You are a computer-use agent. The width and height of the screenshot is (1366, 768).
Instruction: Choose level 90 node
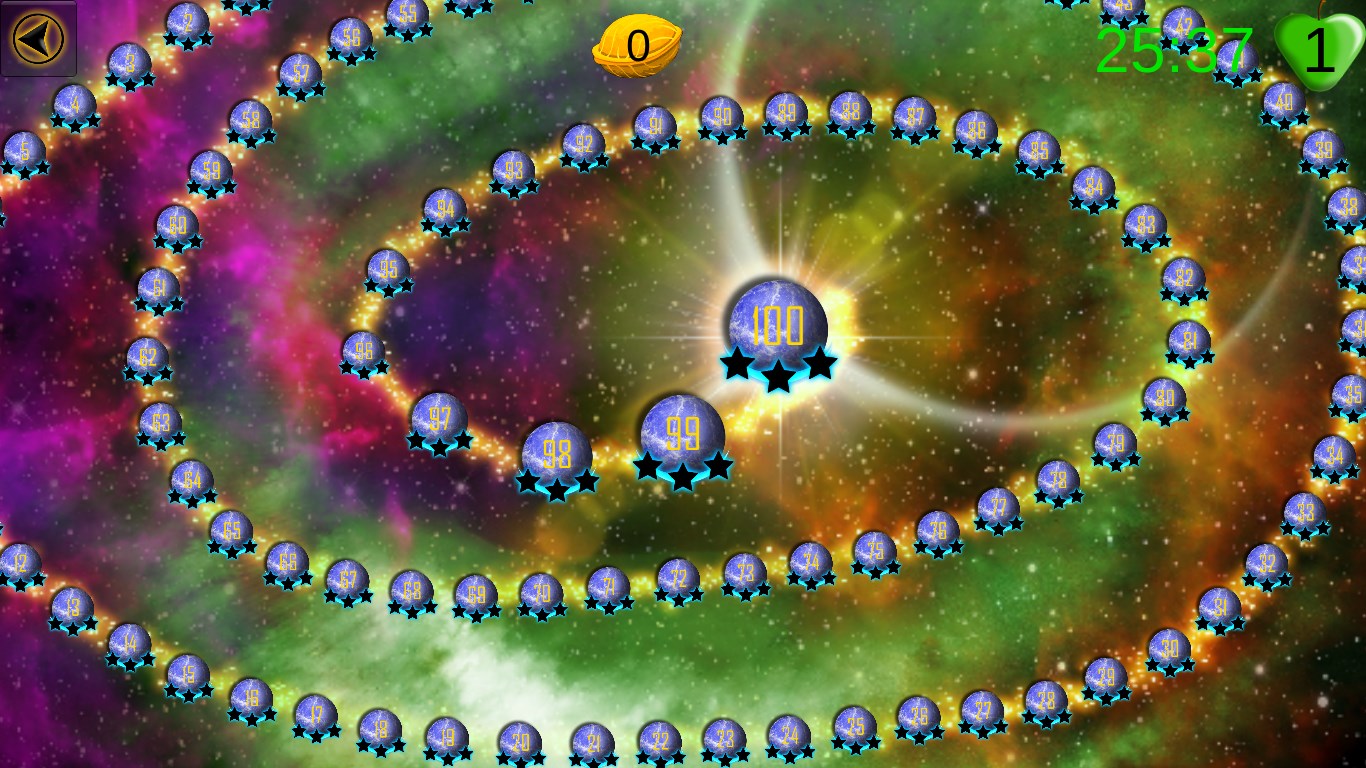click(720, 118)
